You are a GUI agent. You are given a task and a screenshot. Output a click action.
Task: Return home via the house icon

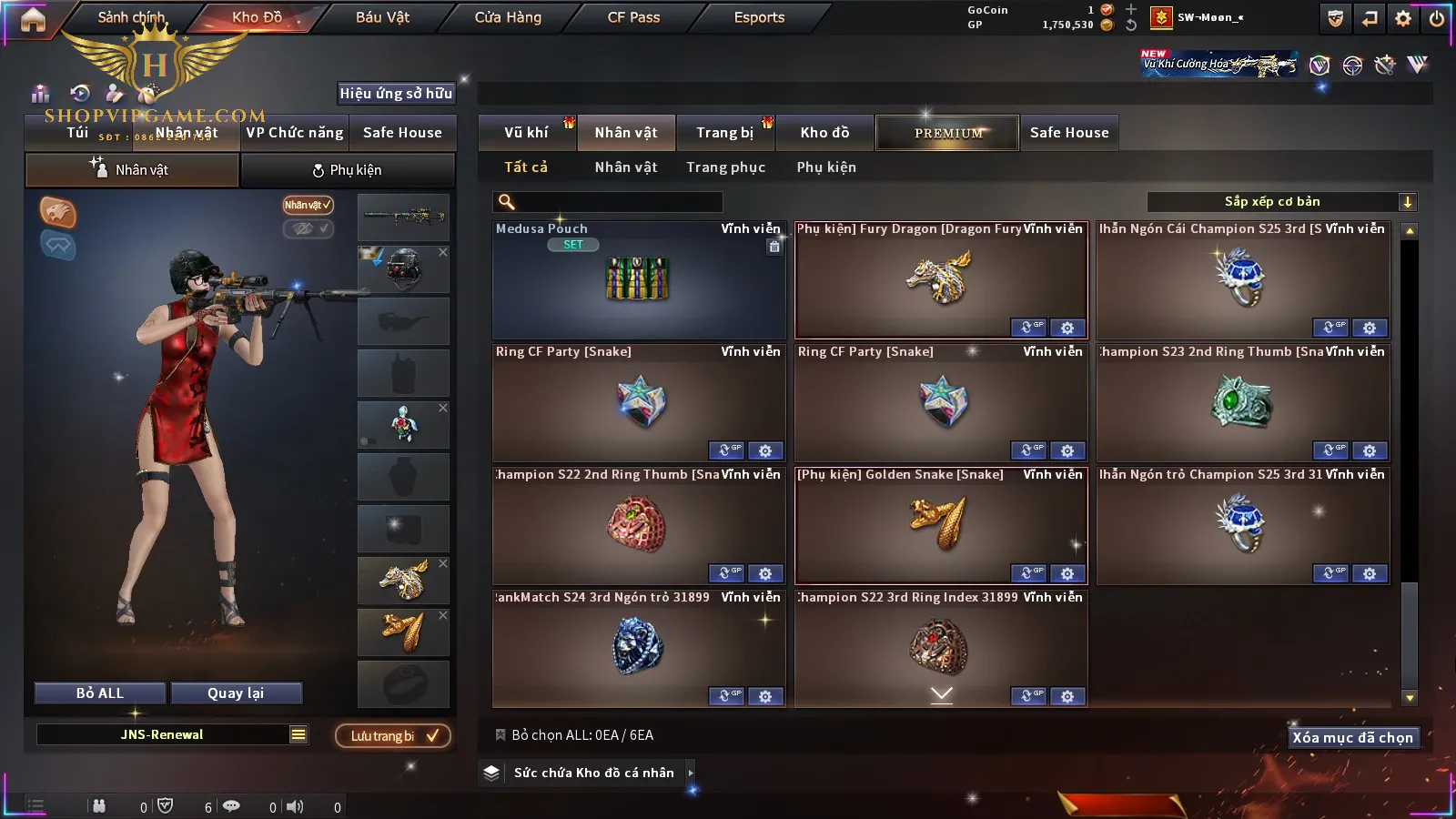(x=33, y=19)
